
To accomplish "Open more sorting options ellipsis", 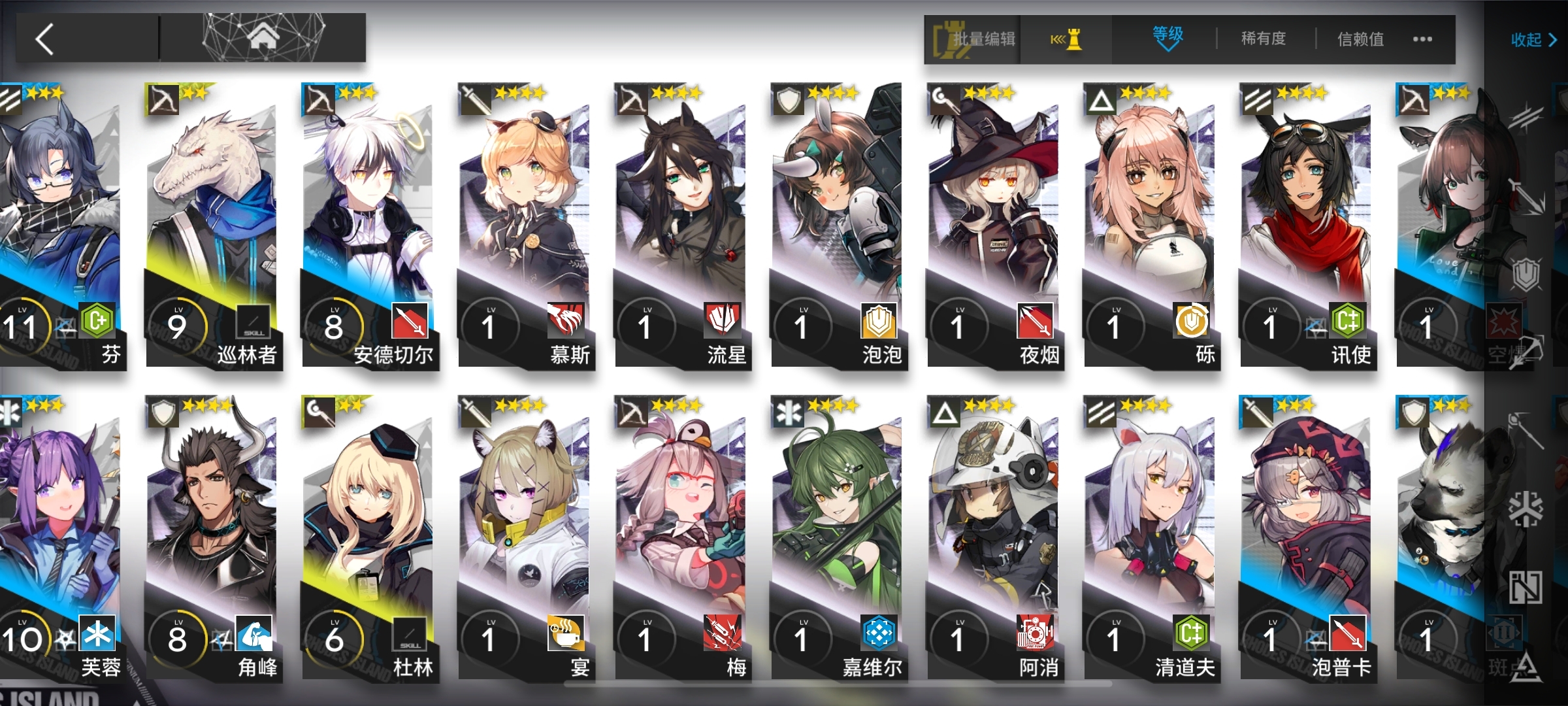I will 1422,39.
